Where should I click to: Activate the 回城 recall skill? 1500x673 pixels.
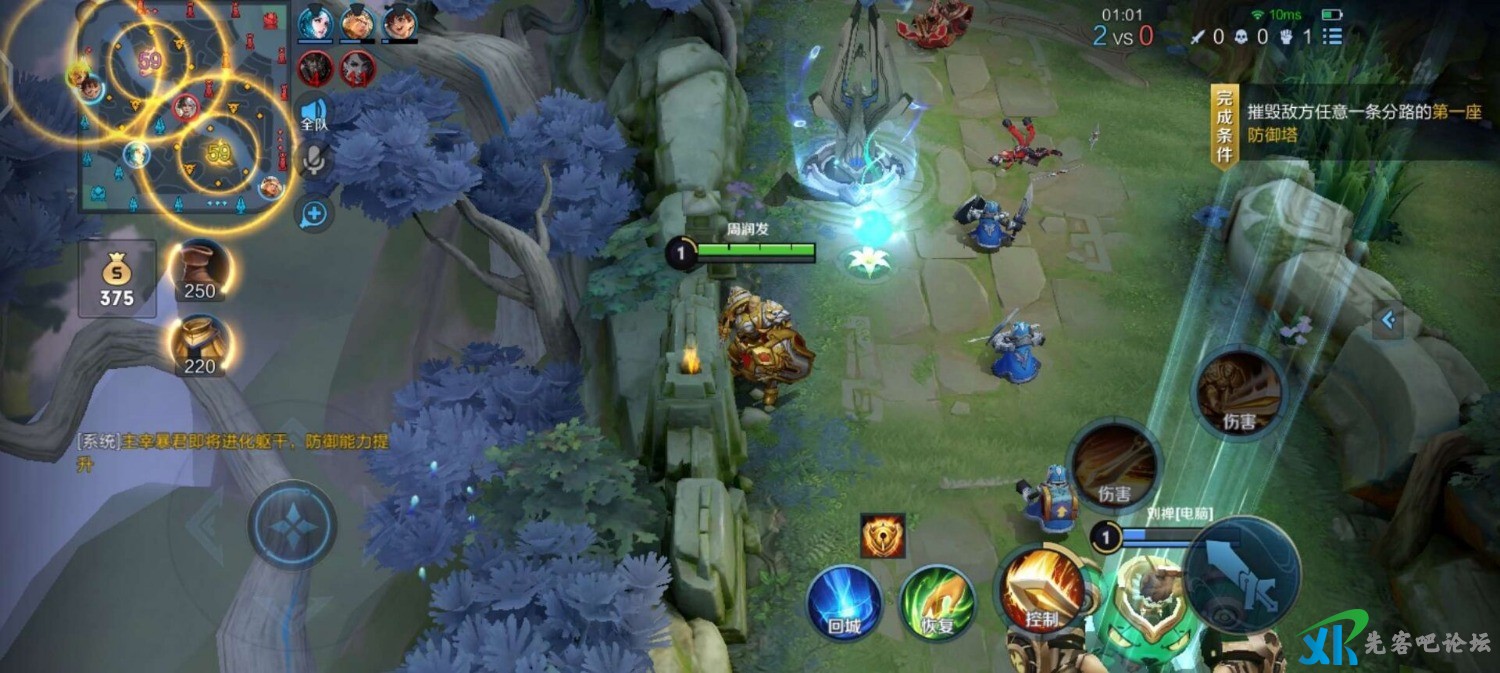(x=844, y=602)
